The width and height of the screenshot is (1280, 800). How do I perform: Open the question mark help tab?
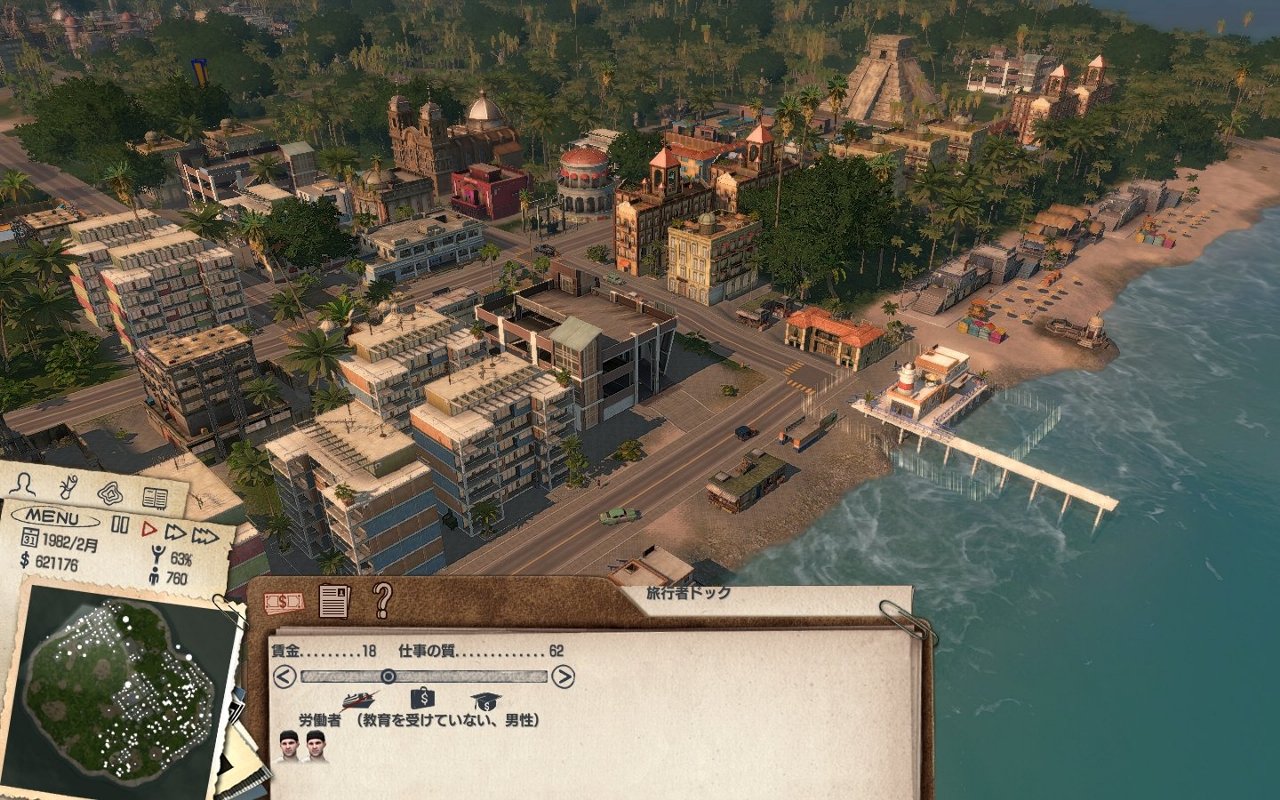[x=382, y=600]
